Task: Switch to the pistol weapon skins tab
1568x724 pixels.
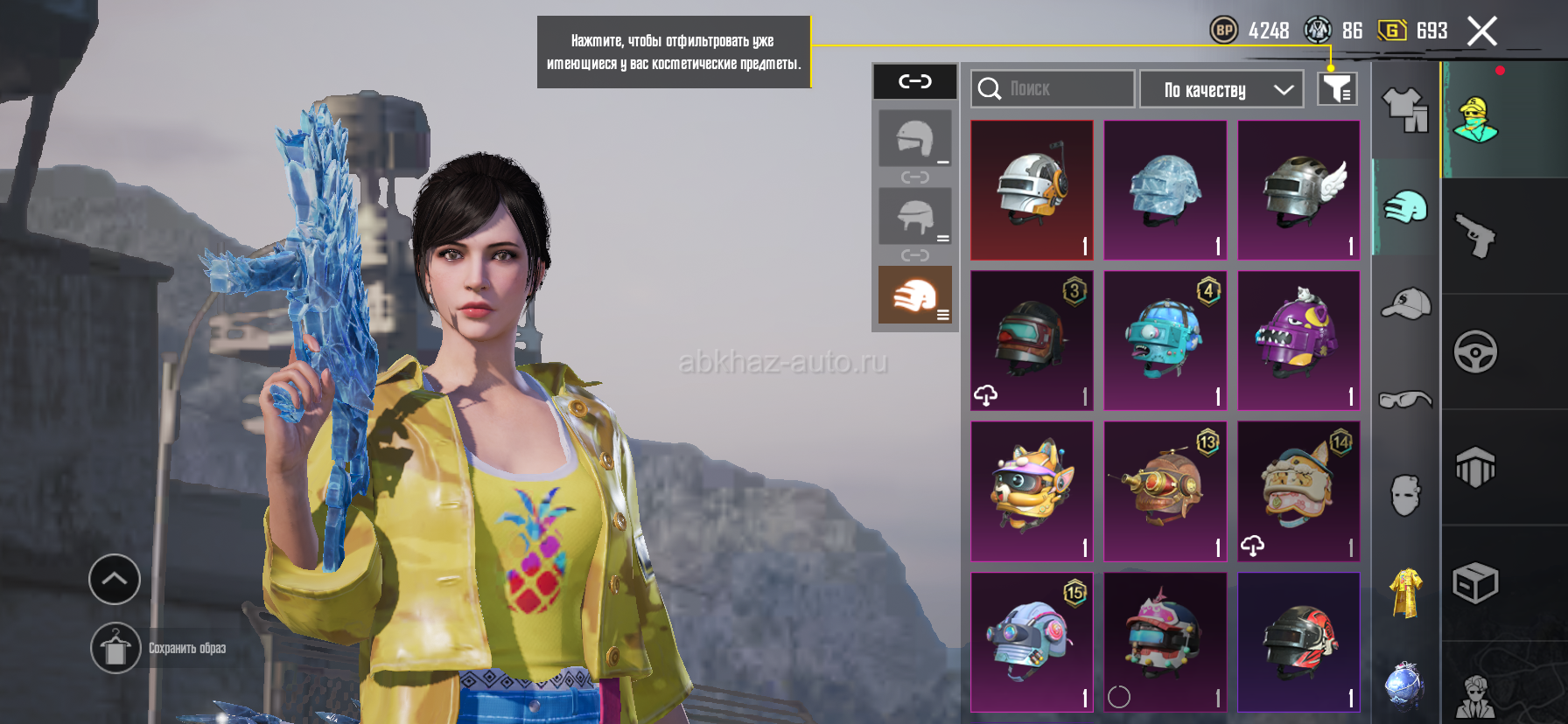Action: tap(1475, 236)
